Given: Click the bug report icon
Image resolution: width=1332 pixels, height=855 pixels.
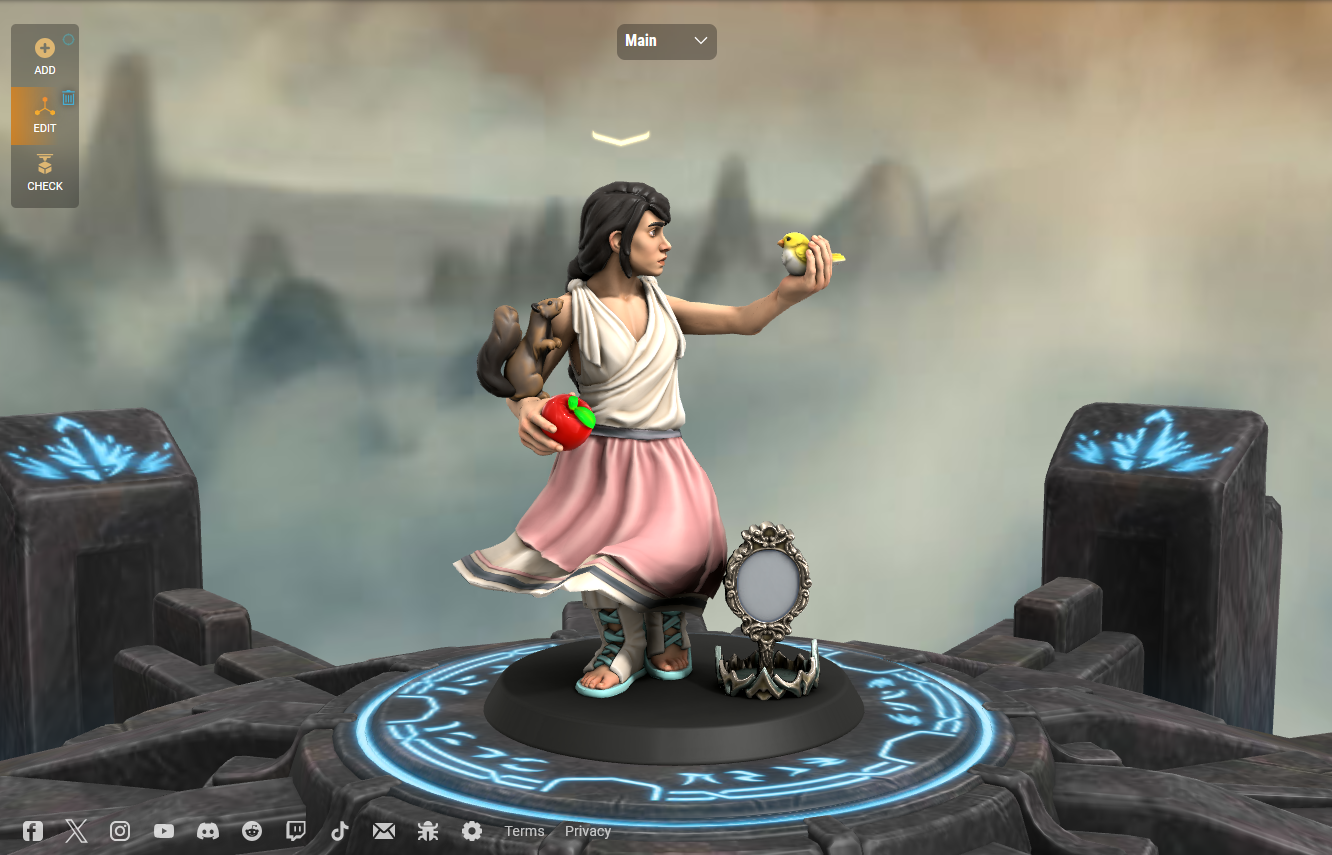Looking at the screenshot, I should [x=427, y=831].
